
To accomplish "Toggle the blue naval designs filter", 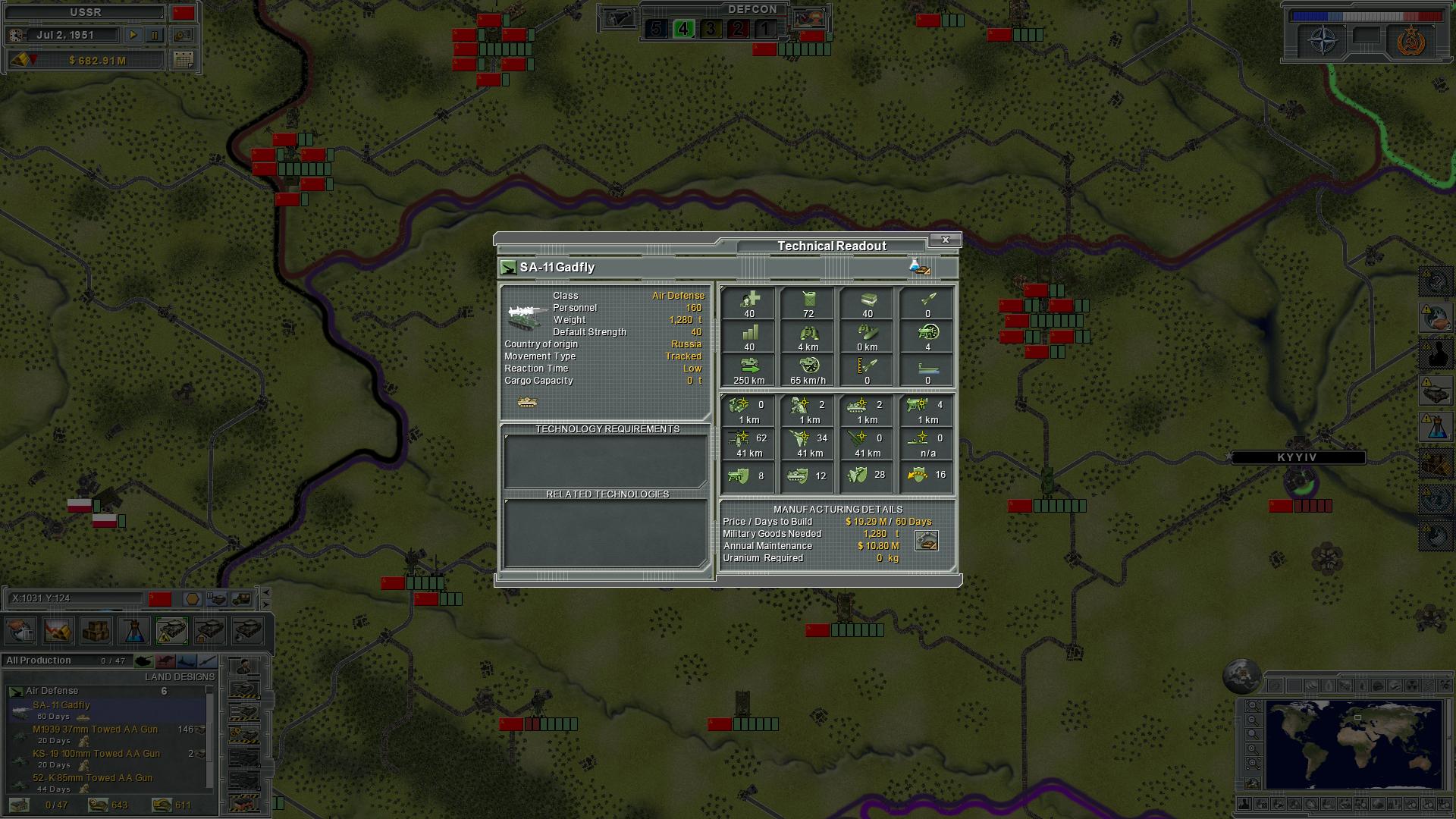I will point(187,661).
